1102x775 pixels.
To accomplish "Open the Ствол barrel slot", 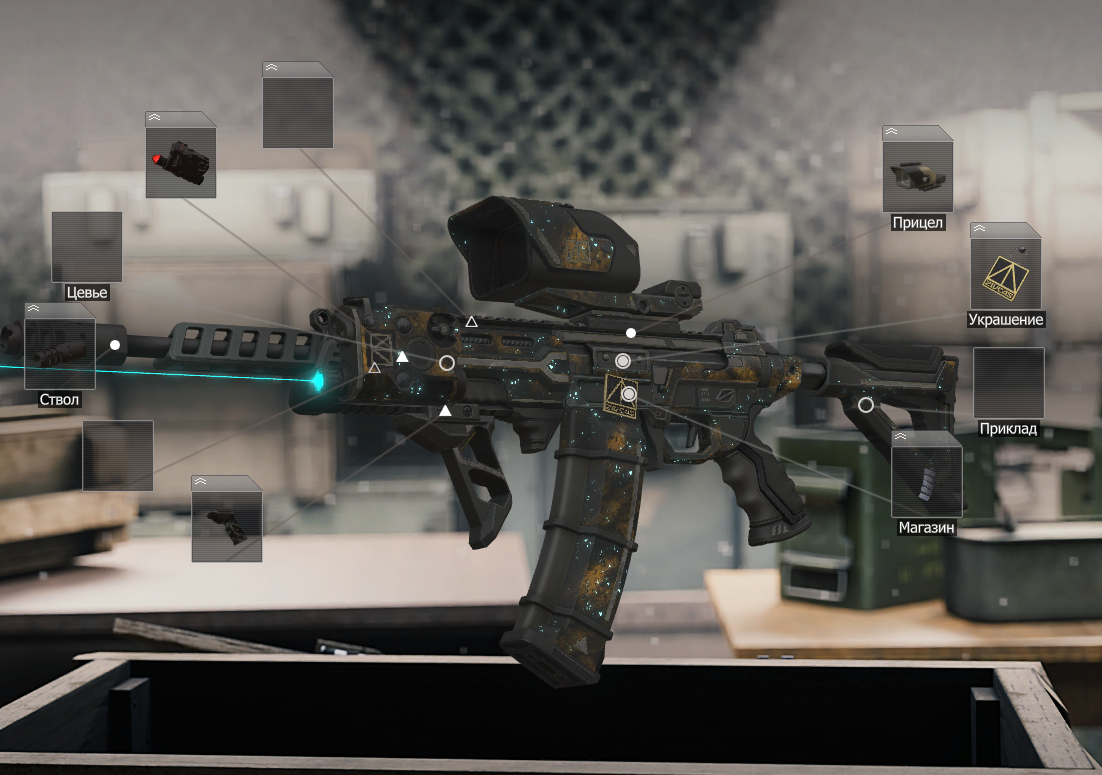I will (60, 353).
